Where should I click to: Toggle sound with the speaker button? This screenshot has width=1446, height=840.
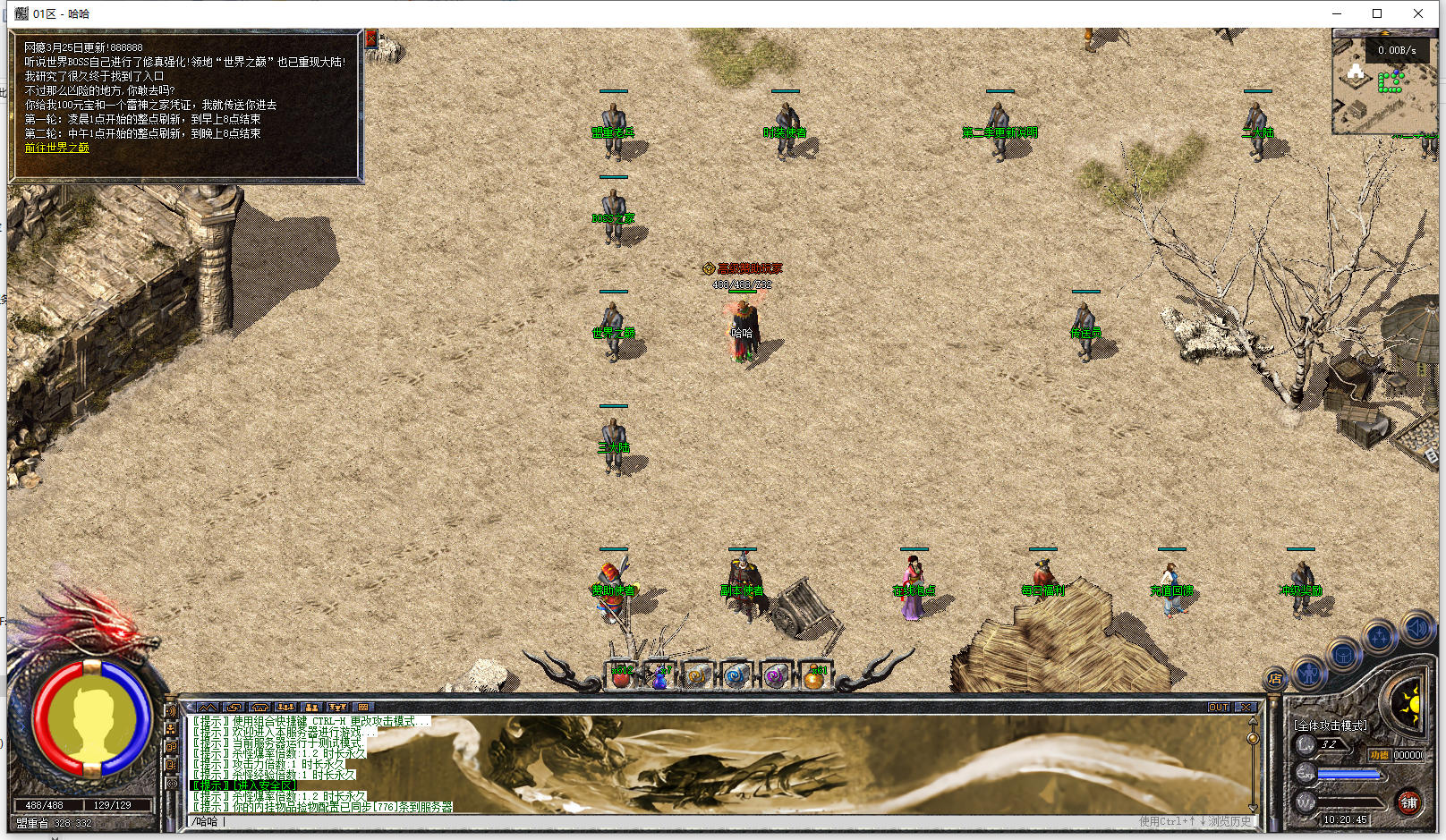tap(1417, 628)
